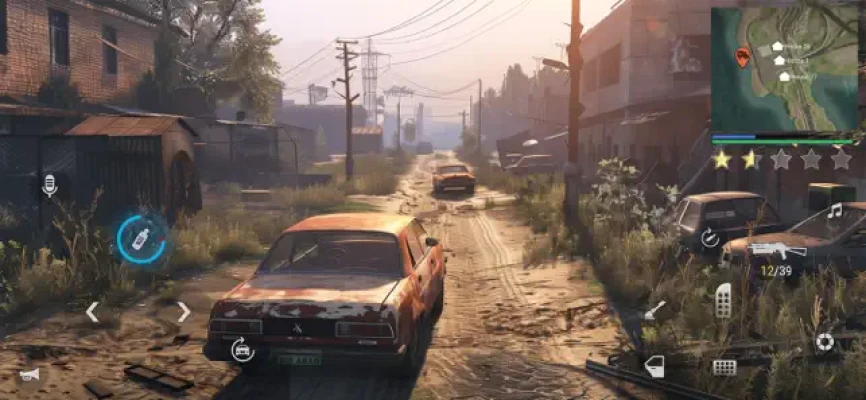Flip the car with the reset vehicle icon

[241, 349]
